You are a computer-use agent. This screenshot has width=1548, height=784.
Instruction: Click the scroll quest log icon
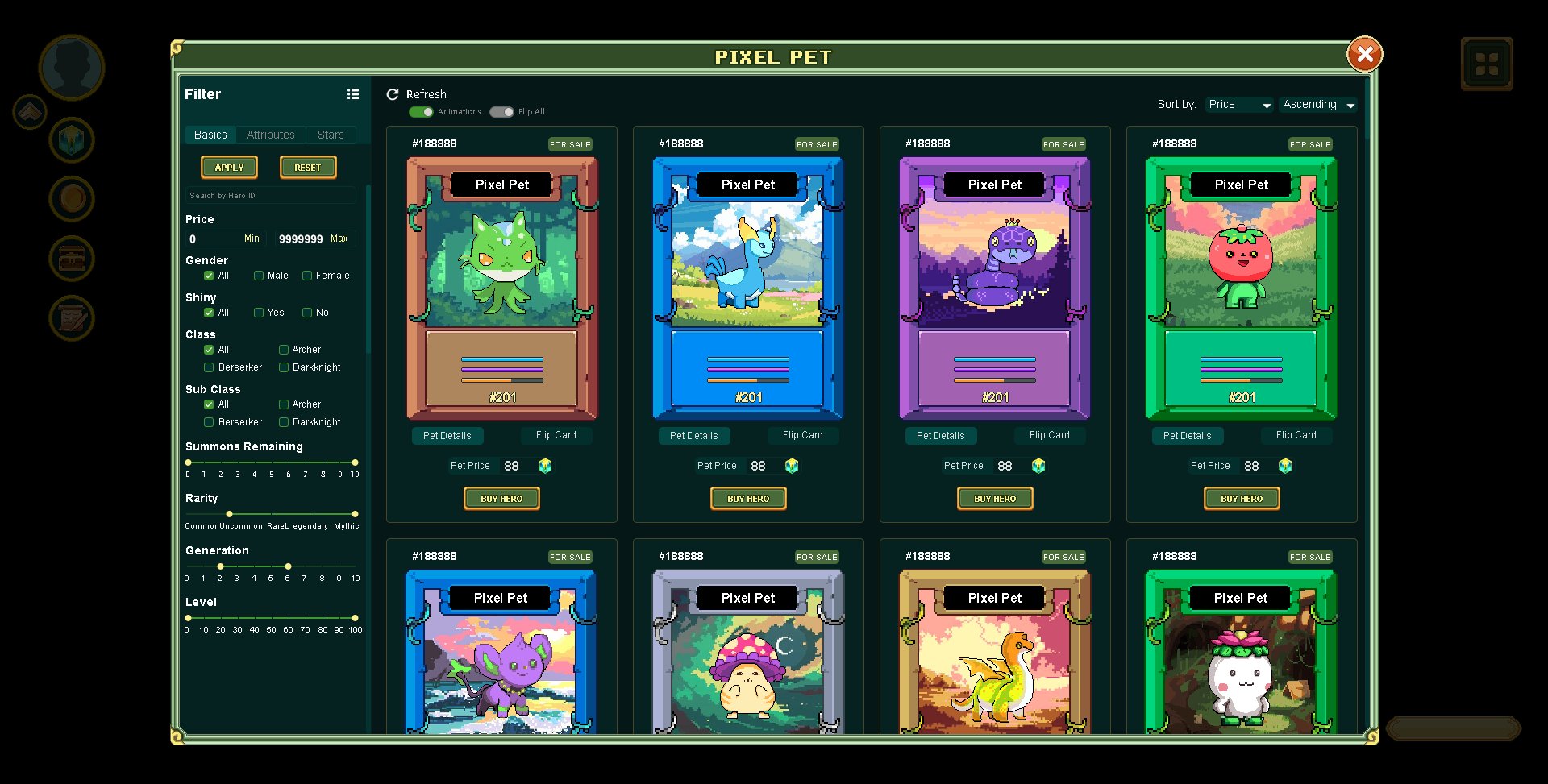coord(71,317)
